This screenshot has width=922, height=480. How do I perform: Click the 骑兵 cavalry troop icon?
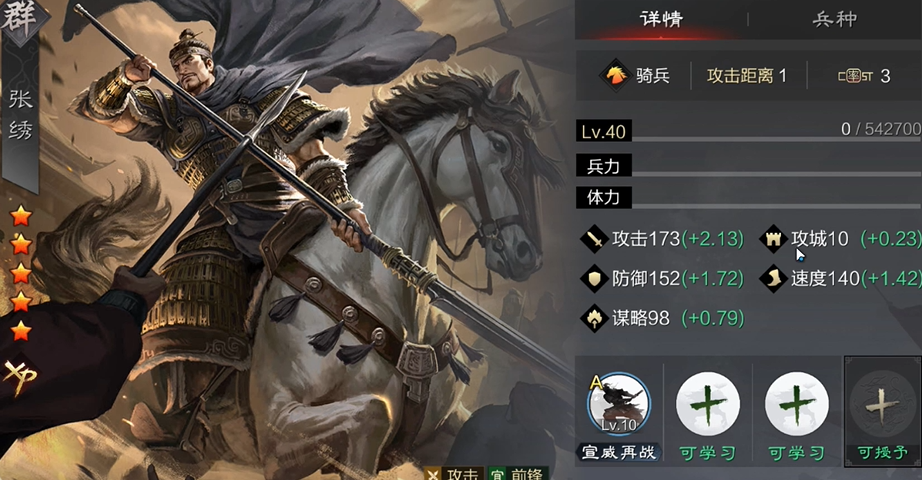coord(614,75)
